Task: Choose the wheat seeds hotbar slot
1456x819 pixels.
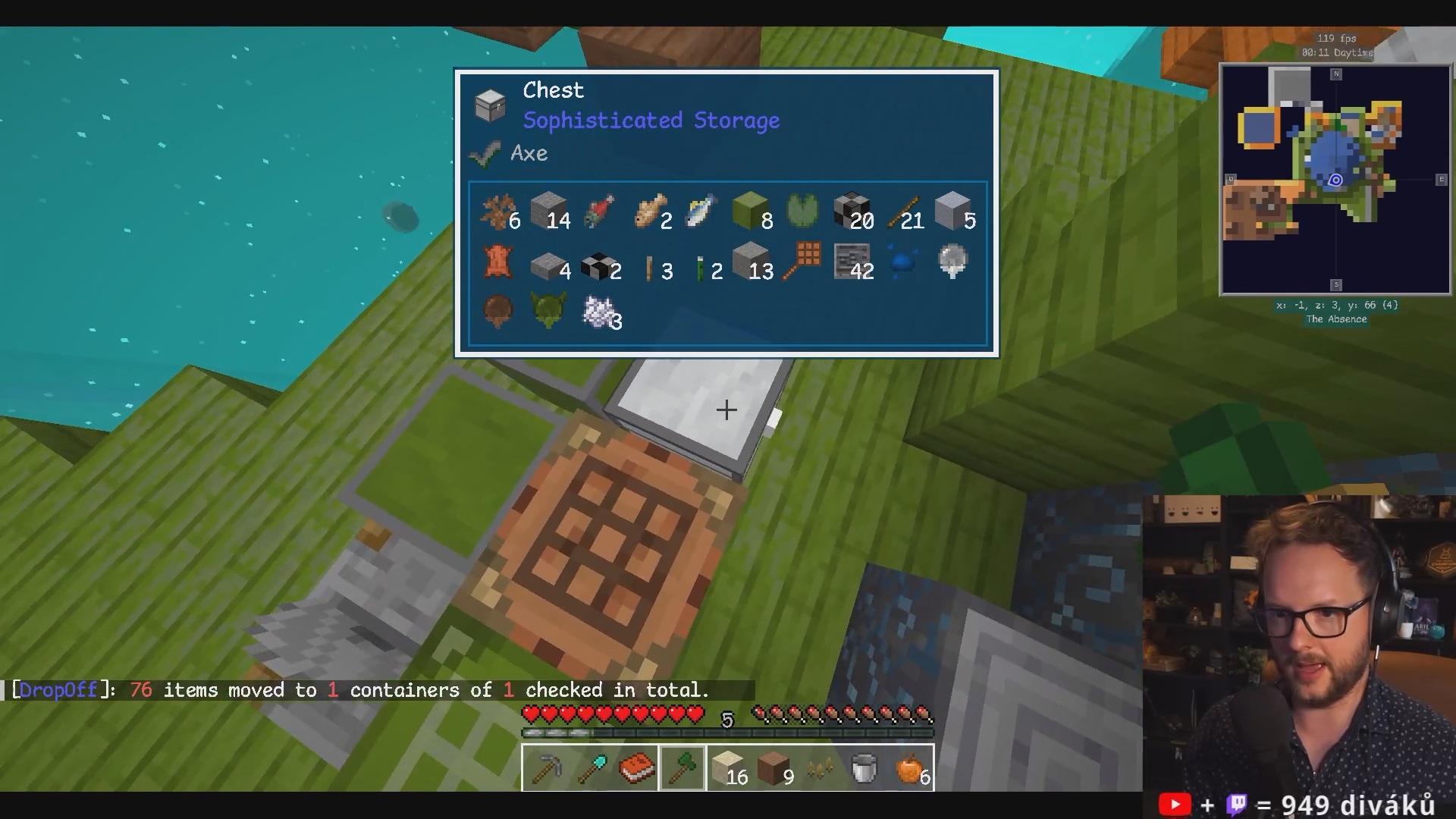Action: point(820,768)
